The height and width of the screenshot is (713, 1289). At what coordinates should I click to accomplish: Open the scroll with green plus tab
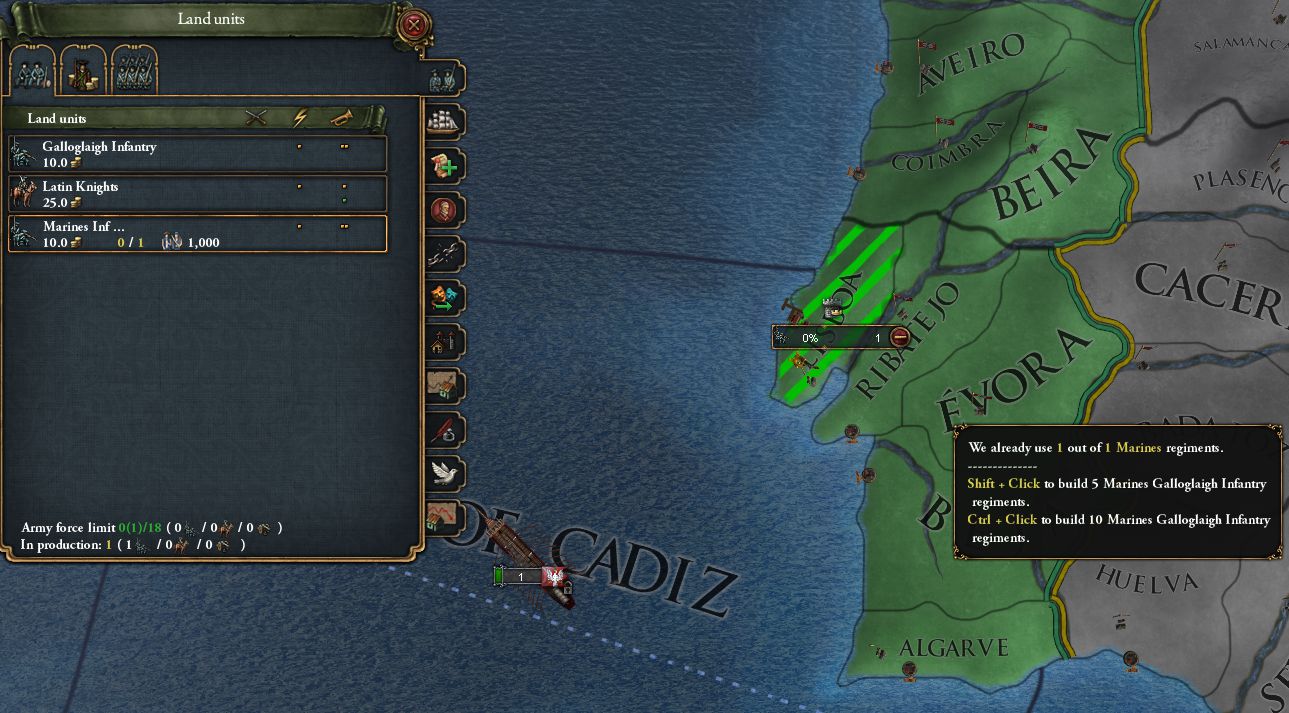click(444, 166)
